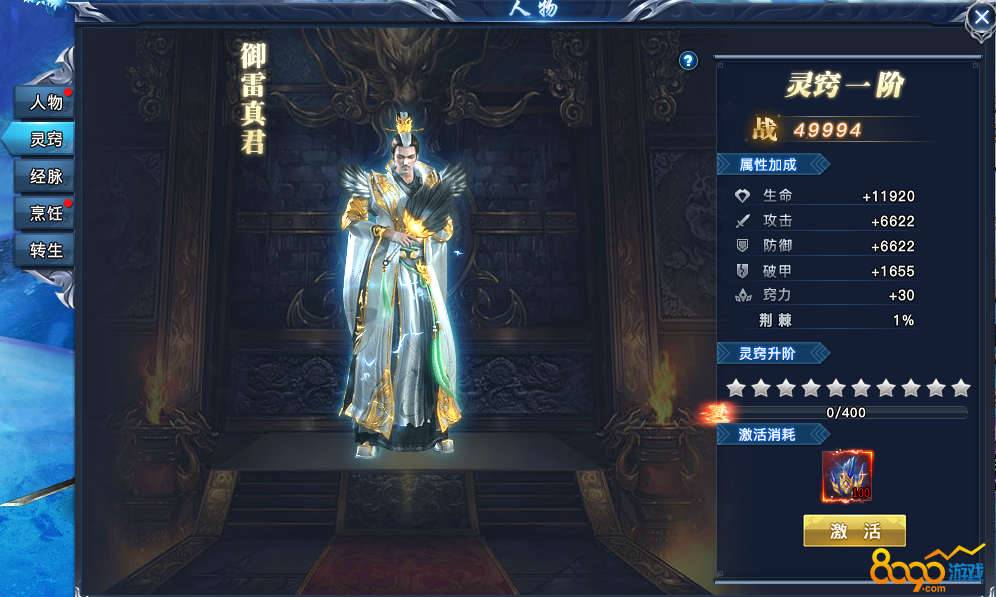
Task: Close the character panel with X
Action: pos(980,18)
